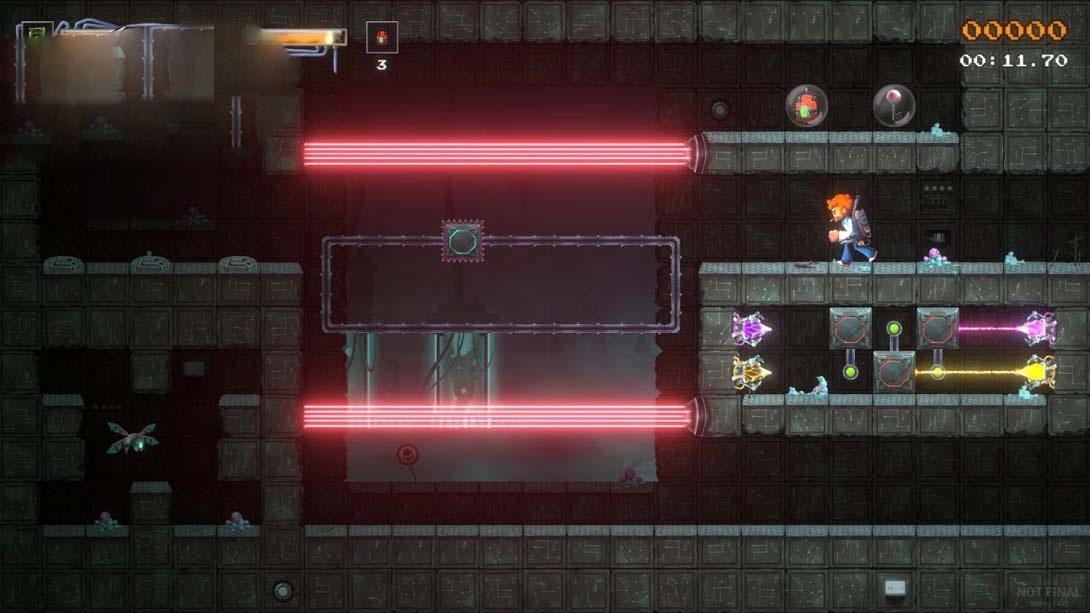Viewport: 1090px width, 613px height.
Task: Select the red item slot showing 3
Action: pos(381,38)
